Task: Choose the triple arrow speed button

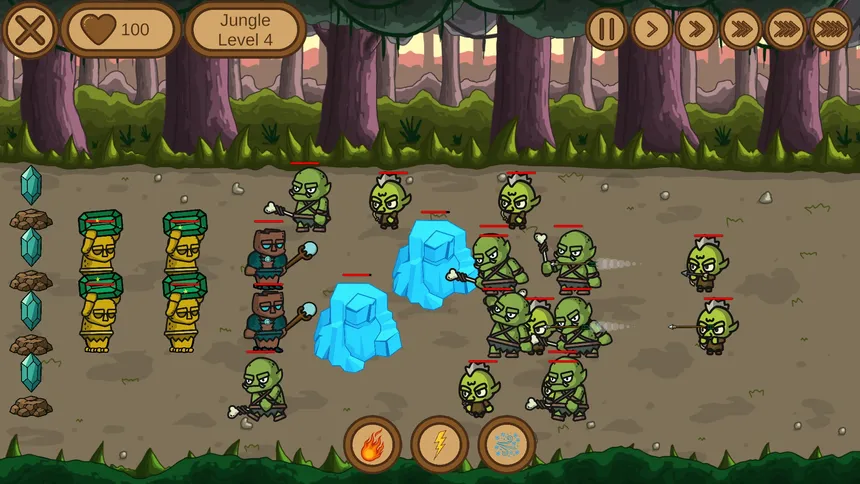Action: tap(741, 29)
